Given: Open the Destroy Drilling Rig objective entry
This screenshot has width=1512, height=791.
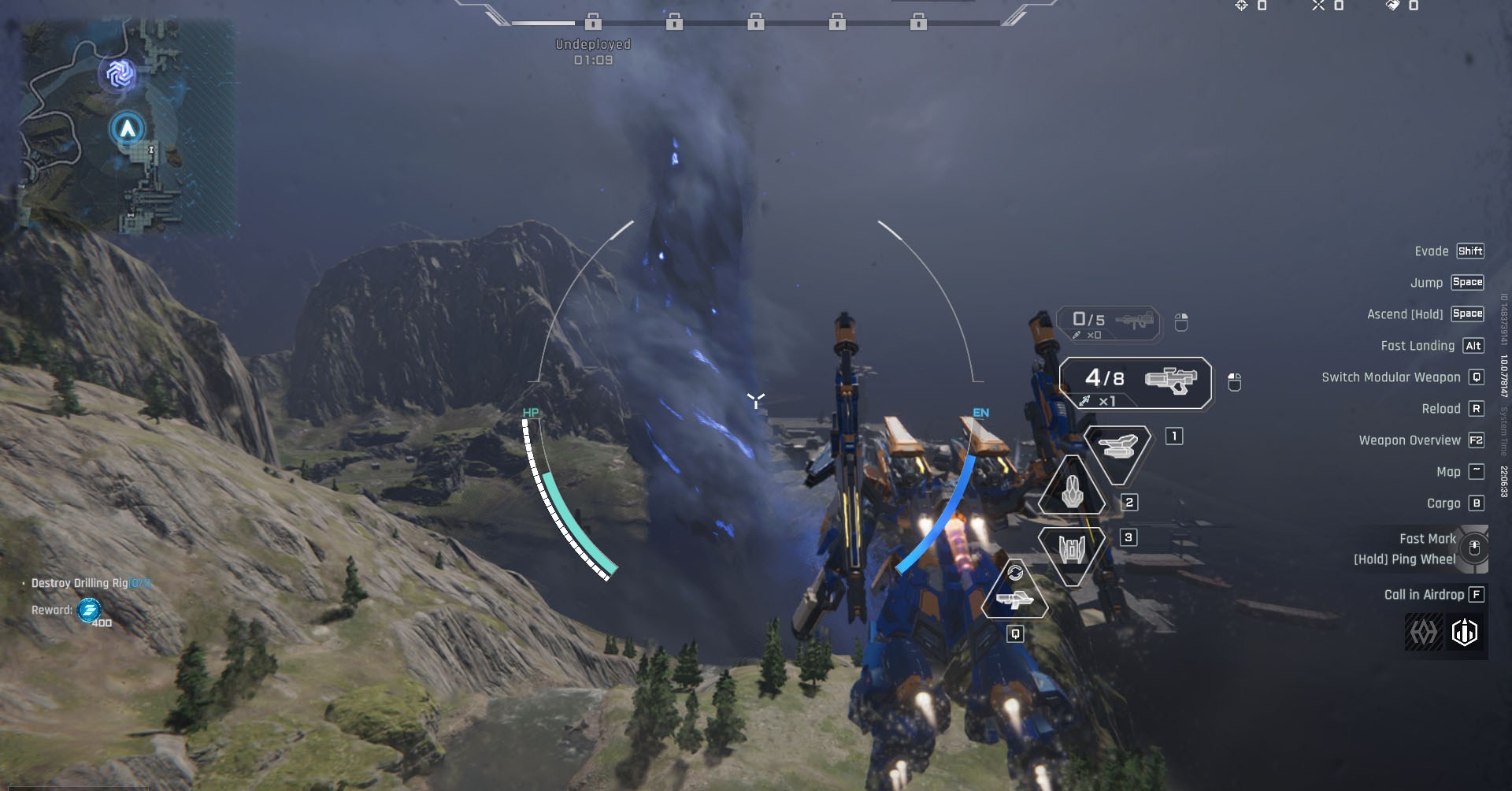Looking at the screenshot, I should tap(91, 583).
